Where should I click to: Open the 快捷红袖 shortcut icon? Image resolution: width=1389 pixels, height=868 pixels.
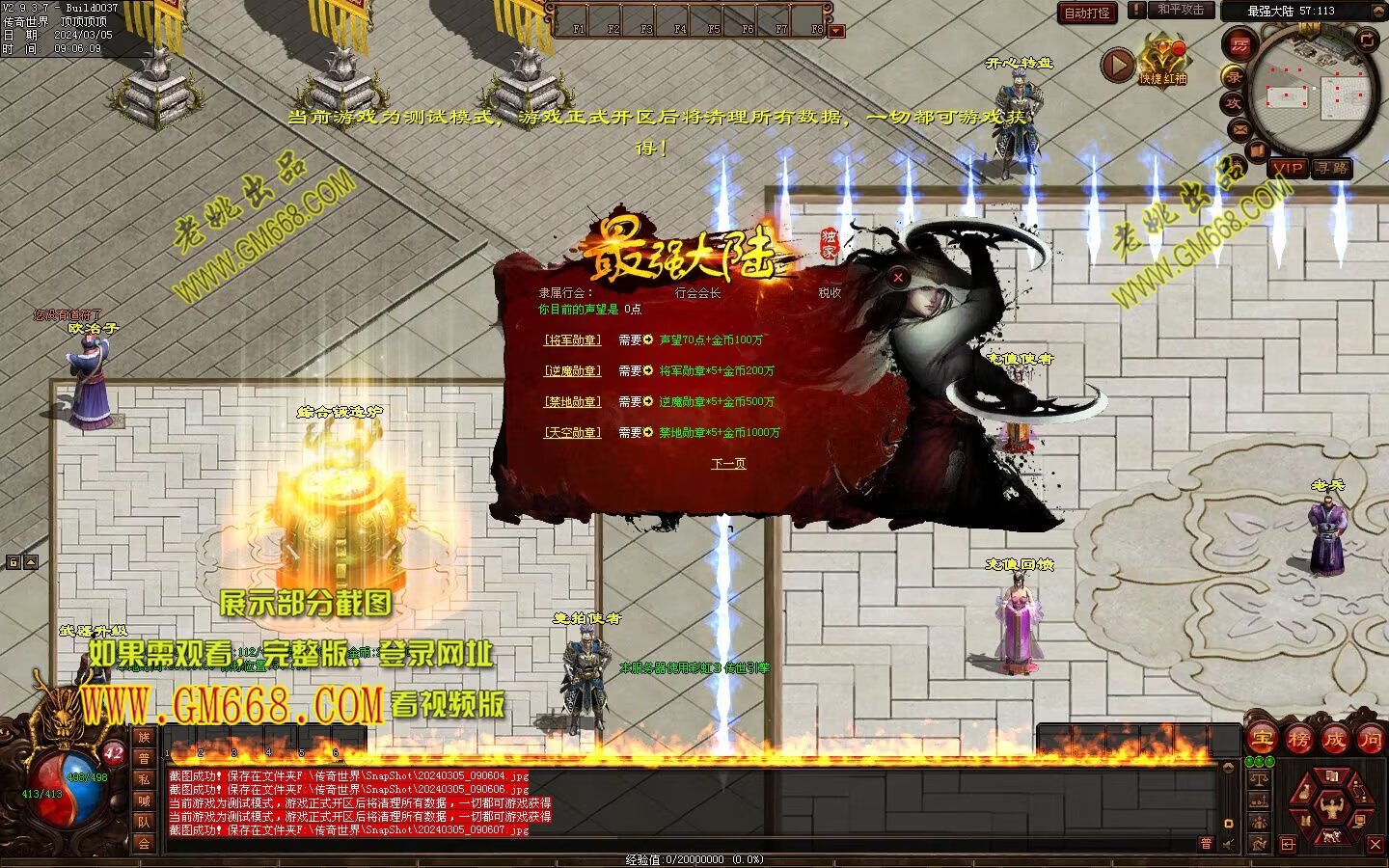coord(1163,60)
